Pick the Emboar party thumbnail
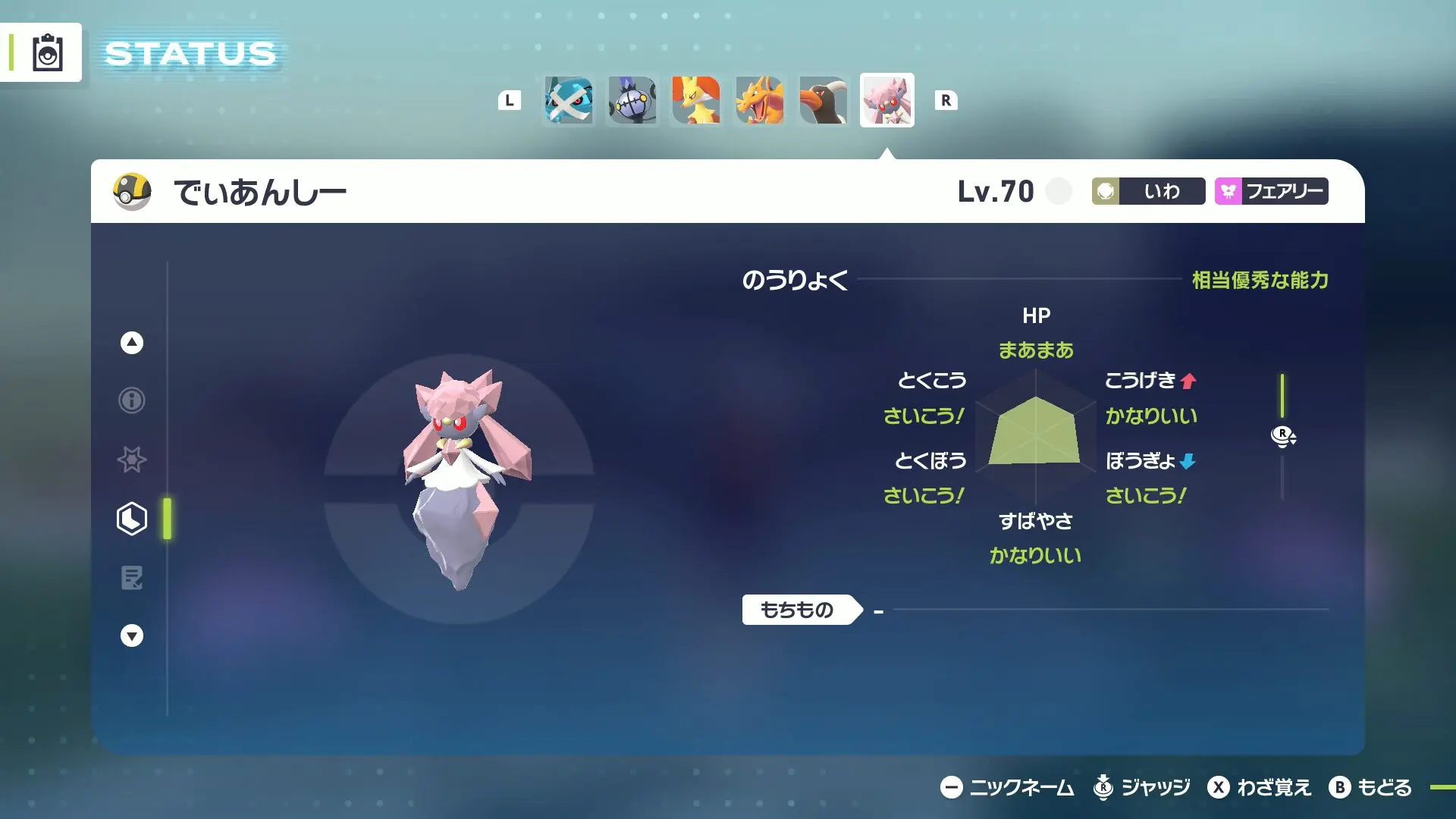Image resolution: width=1456 pixels, height=819 pixels. [824, 101]
